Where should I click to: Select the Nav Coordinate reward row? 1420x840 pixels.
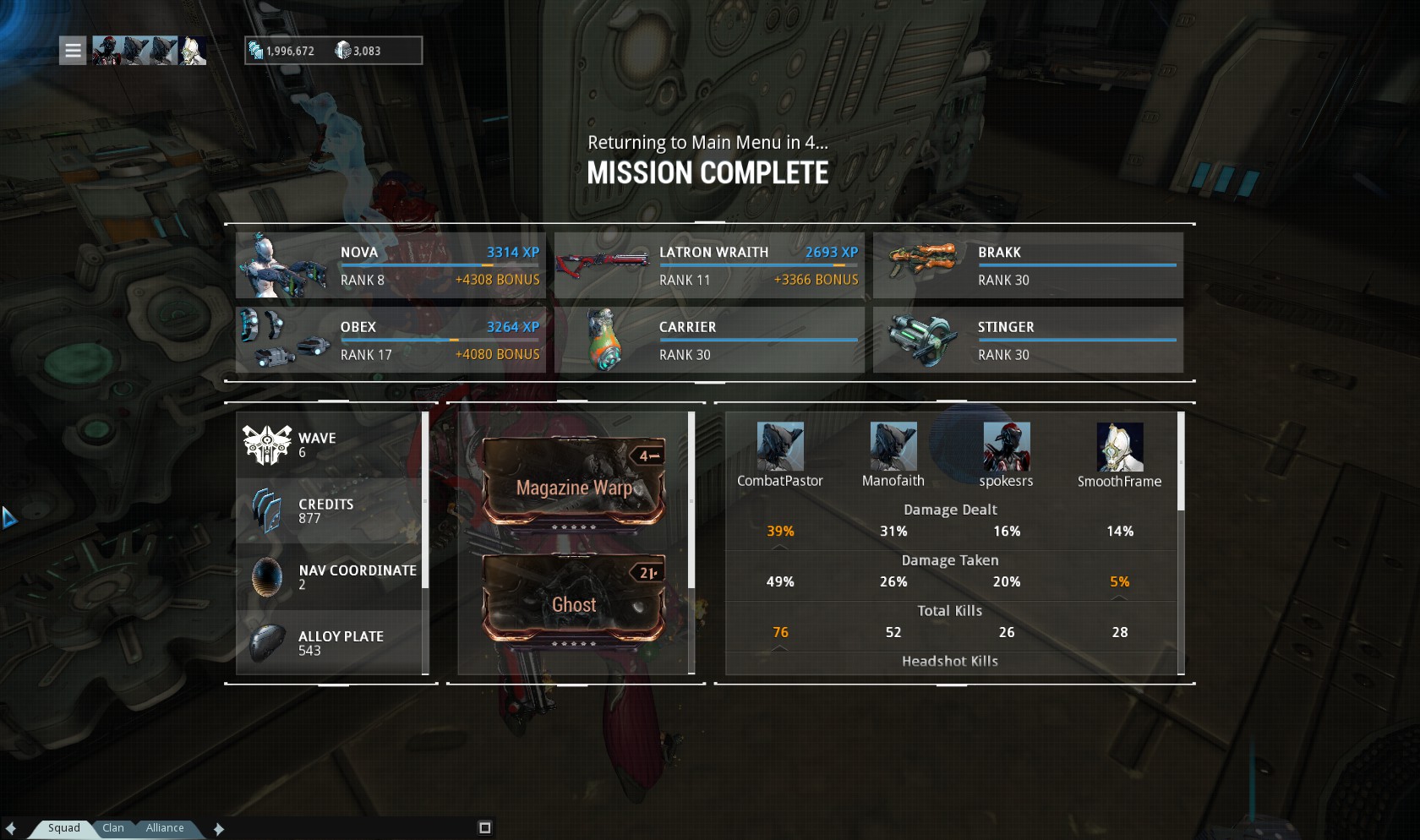(330, 577)
